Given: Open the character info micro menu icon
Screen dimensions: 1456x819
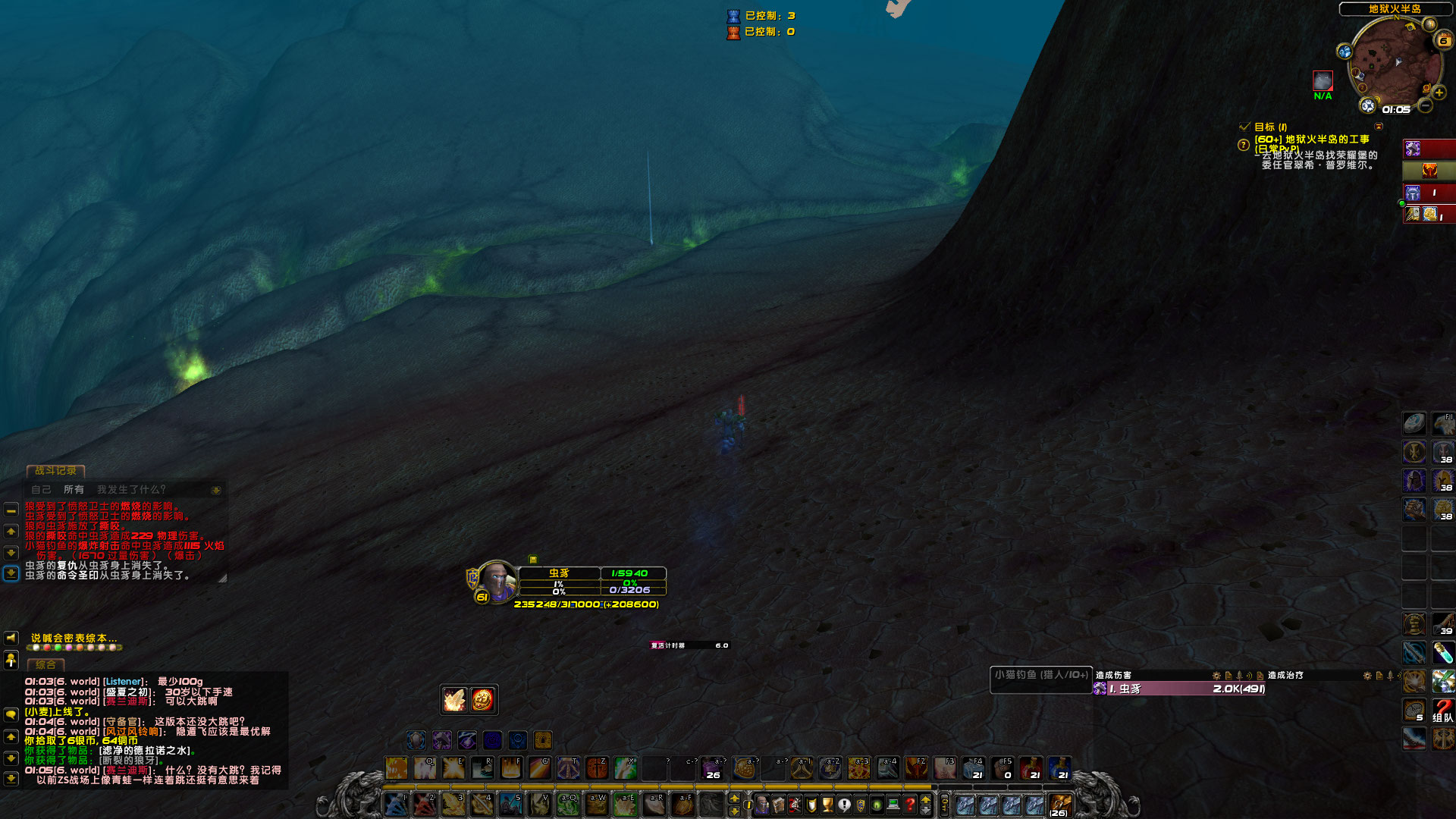Looking at the screenshot, I should 763,805.
